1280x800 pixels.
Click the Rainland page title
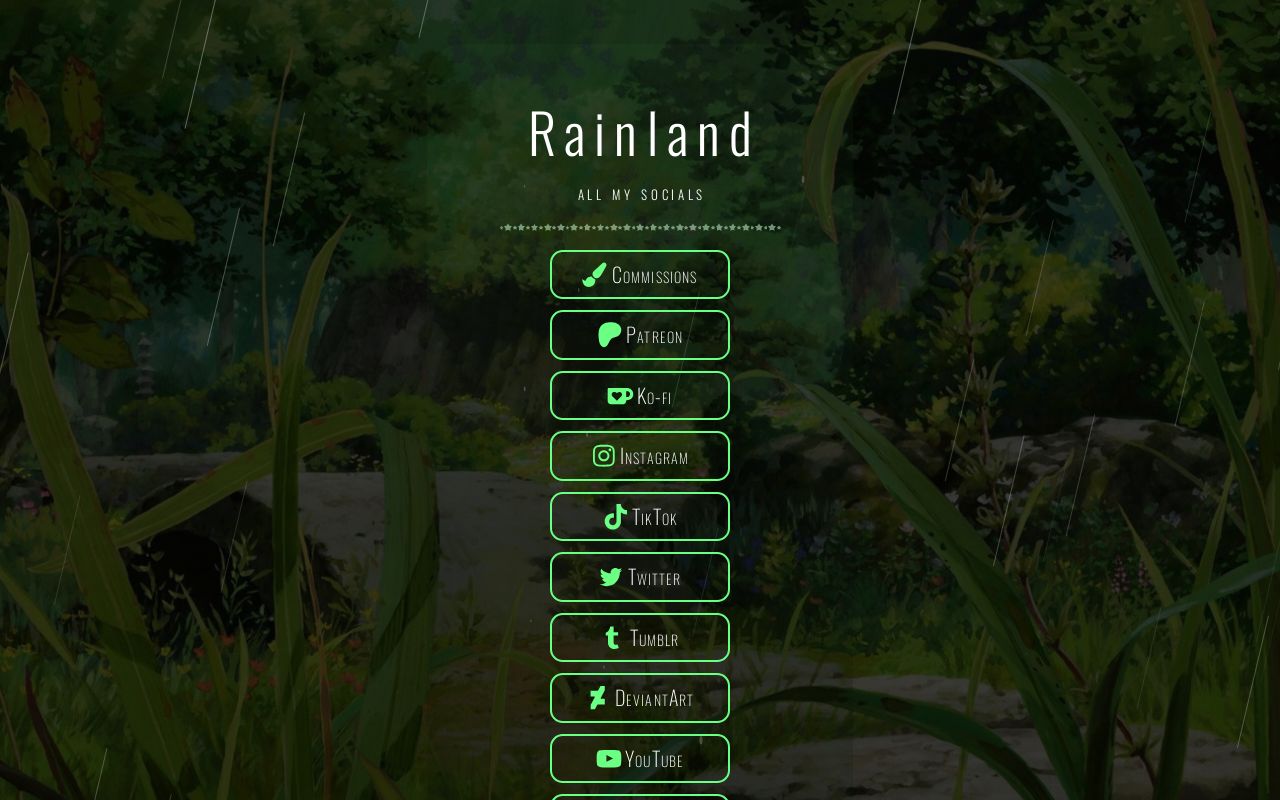pos(641,131)
